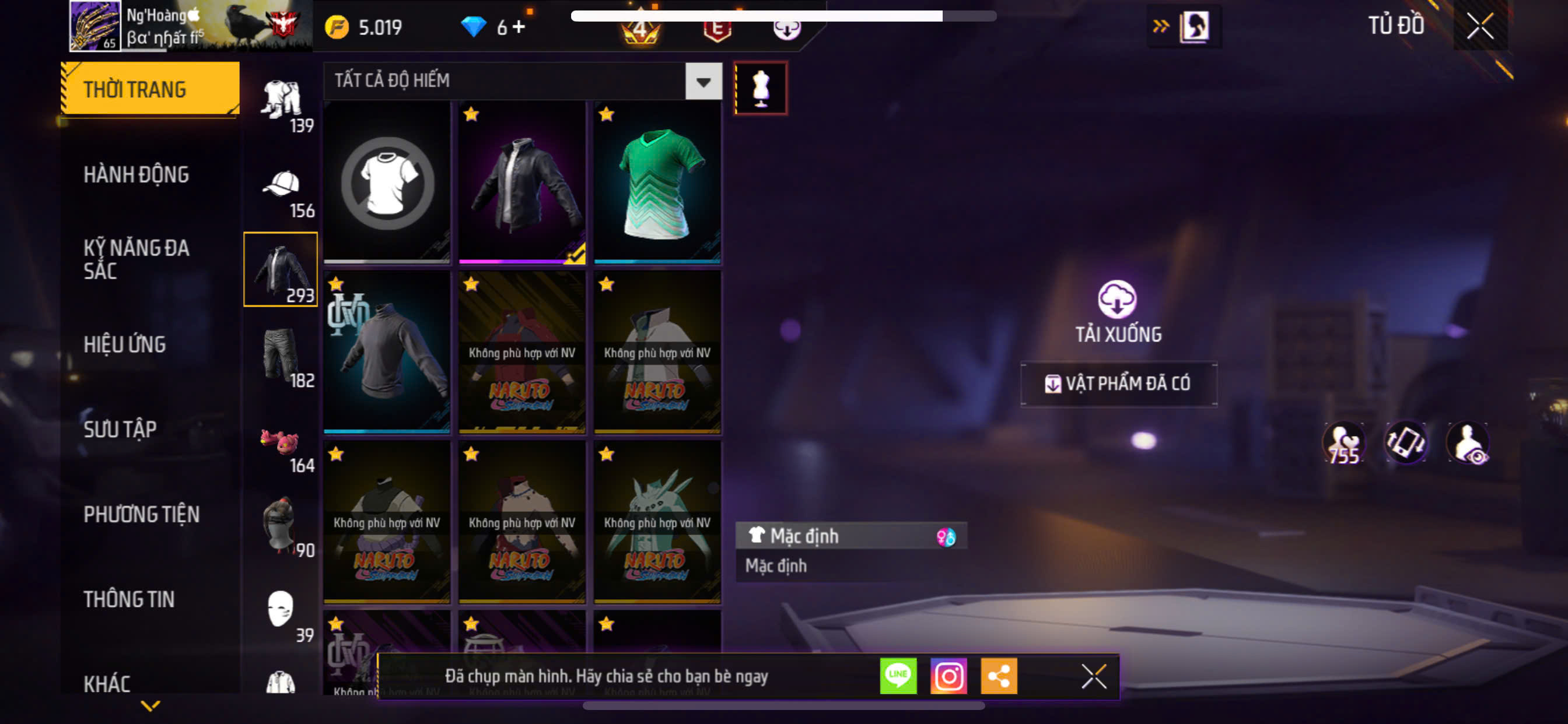This screenshot has width=1568, height=724.
Task: Switch to the THỜI TRANG tab
Action: pos(150,89)
